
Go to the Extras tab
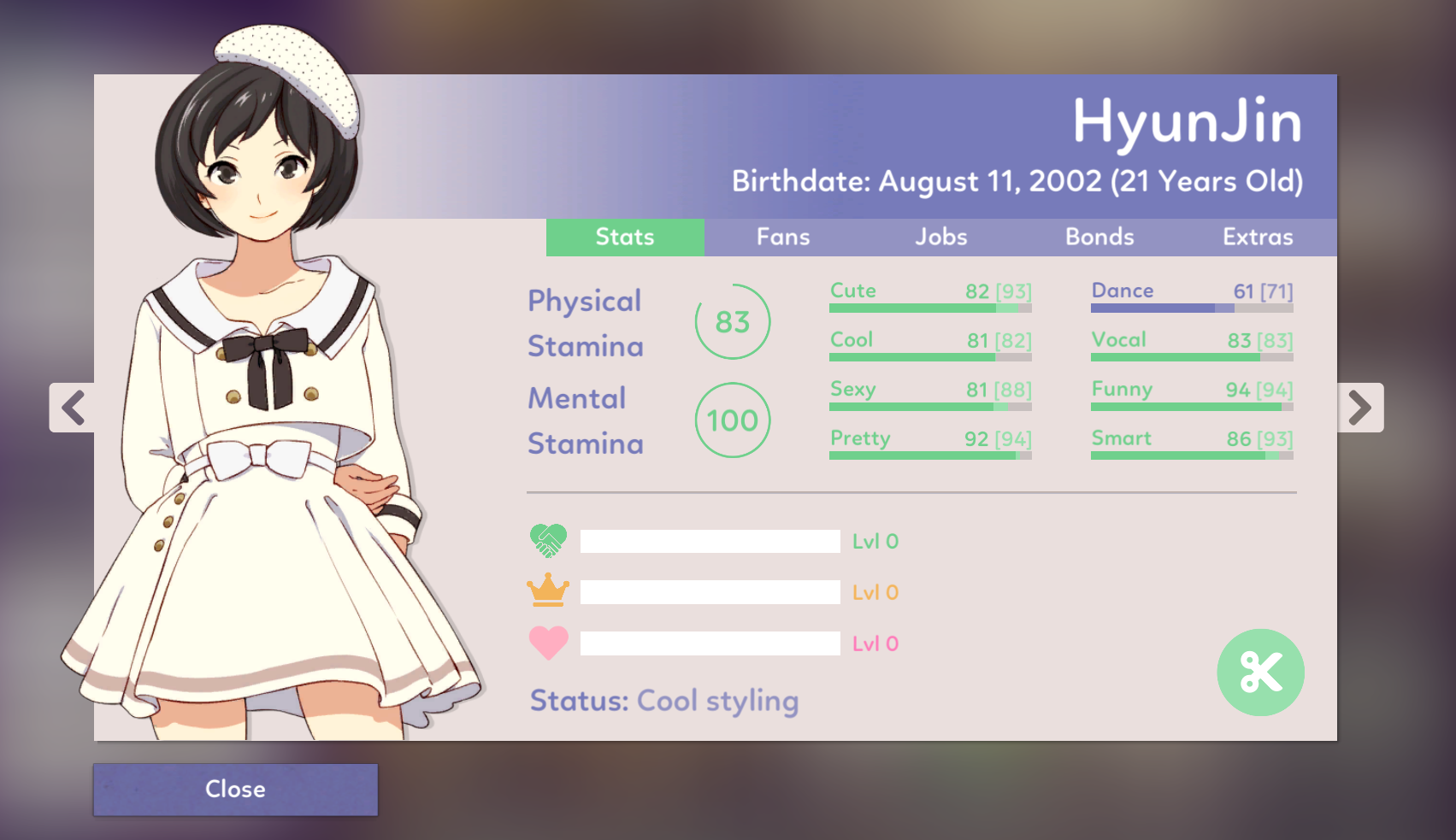[x=1258, y=238]
